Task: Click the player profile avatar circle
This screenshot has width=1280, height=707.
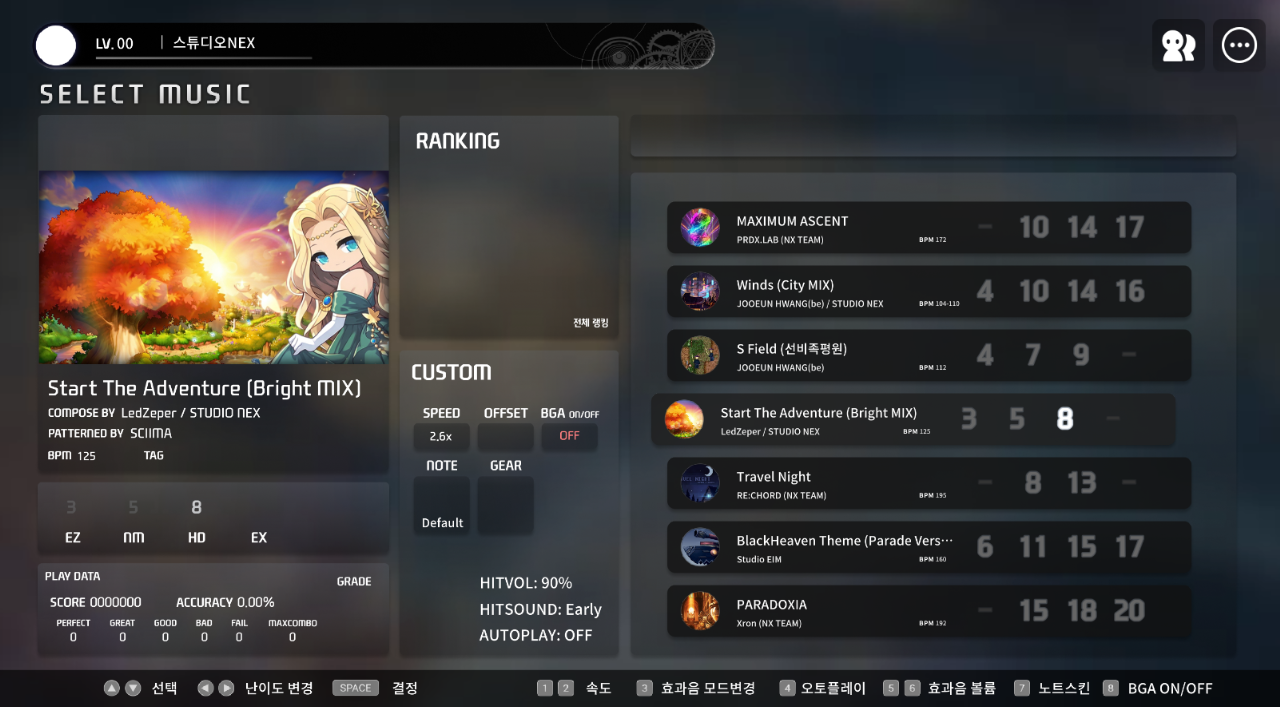Action: coord(56,46)
